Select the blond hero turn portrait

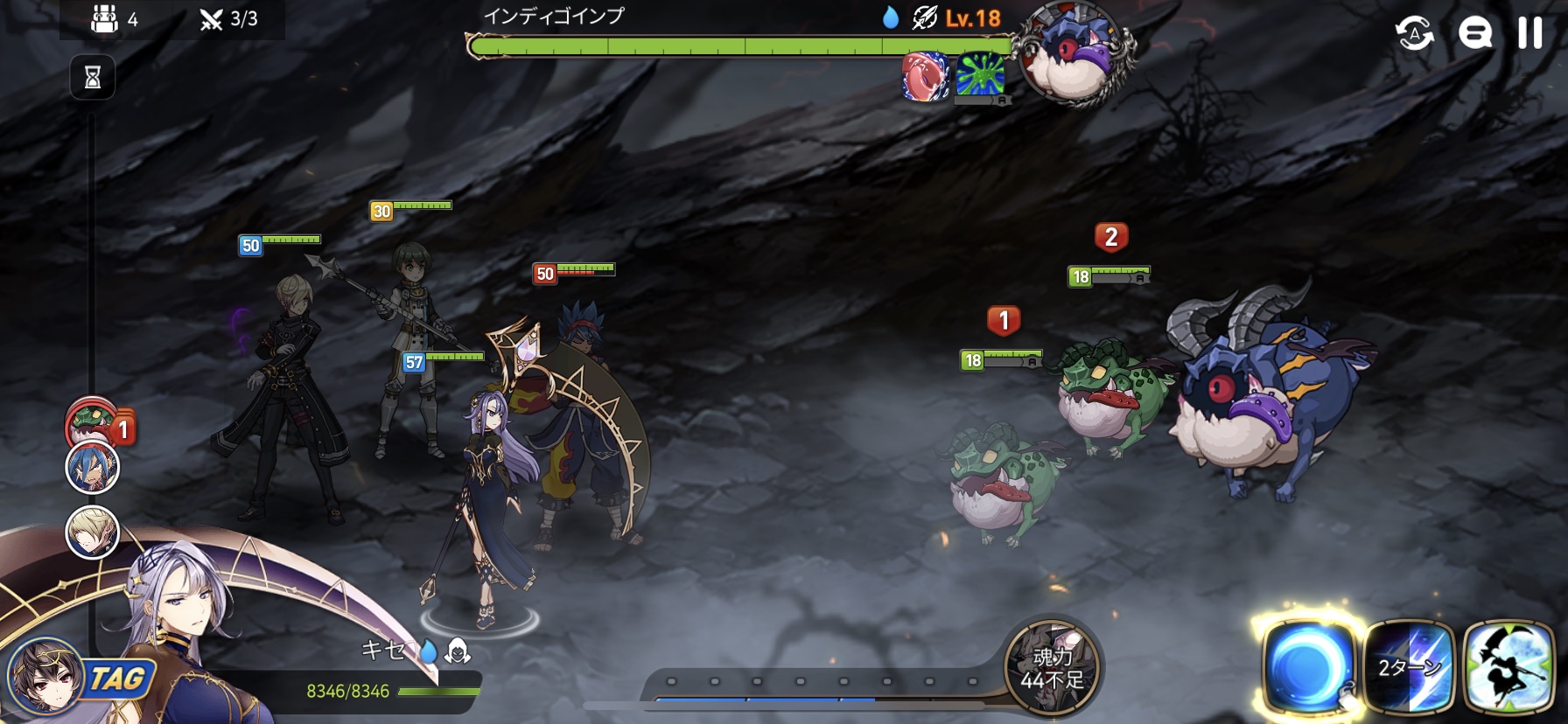point(92,532)
